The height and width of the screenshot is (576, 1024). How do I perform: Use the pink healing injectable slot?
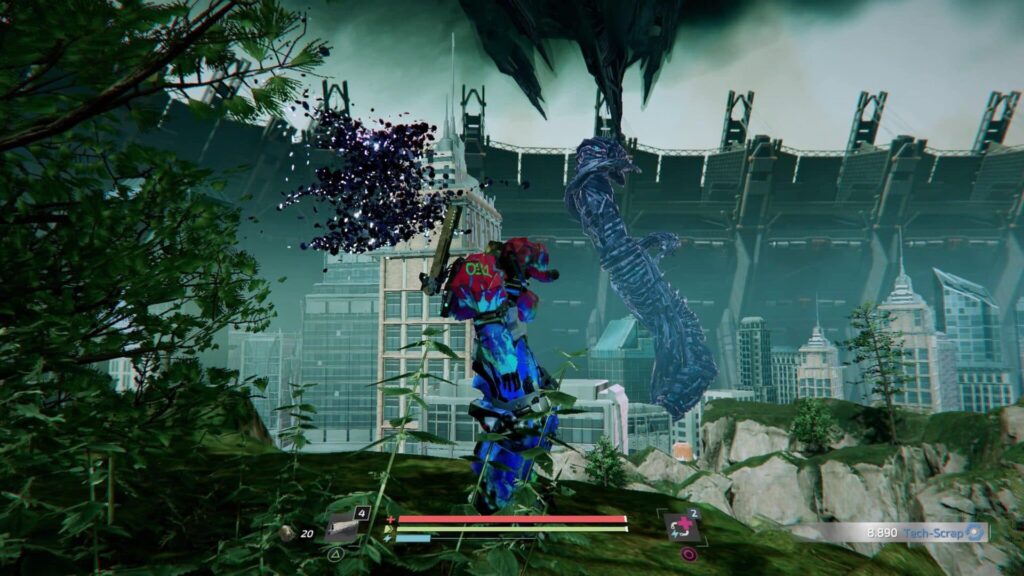pos(685,526)
